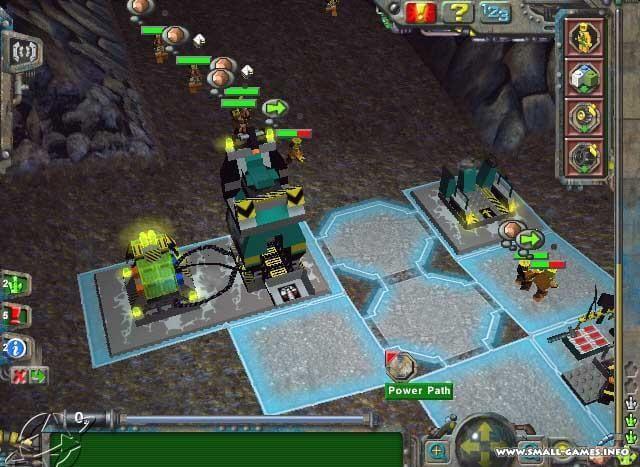This screenshot has height=467, width=640.
Task: Open the building construction menu icon
Action: pyautogui.click(x=582, y=76)
